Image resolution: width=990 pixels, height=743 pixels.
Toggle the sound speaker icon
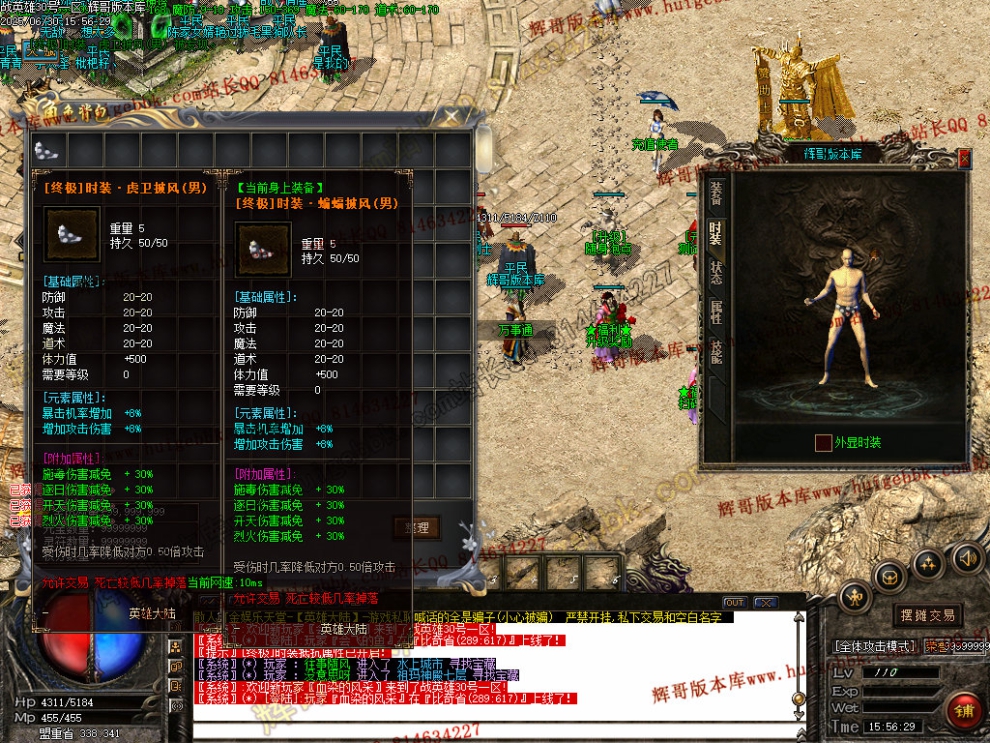[x=966, y=558]
